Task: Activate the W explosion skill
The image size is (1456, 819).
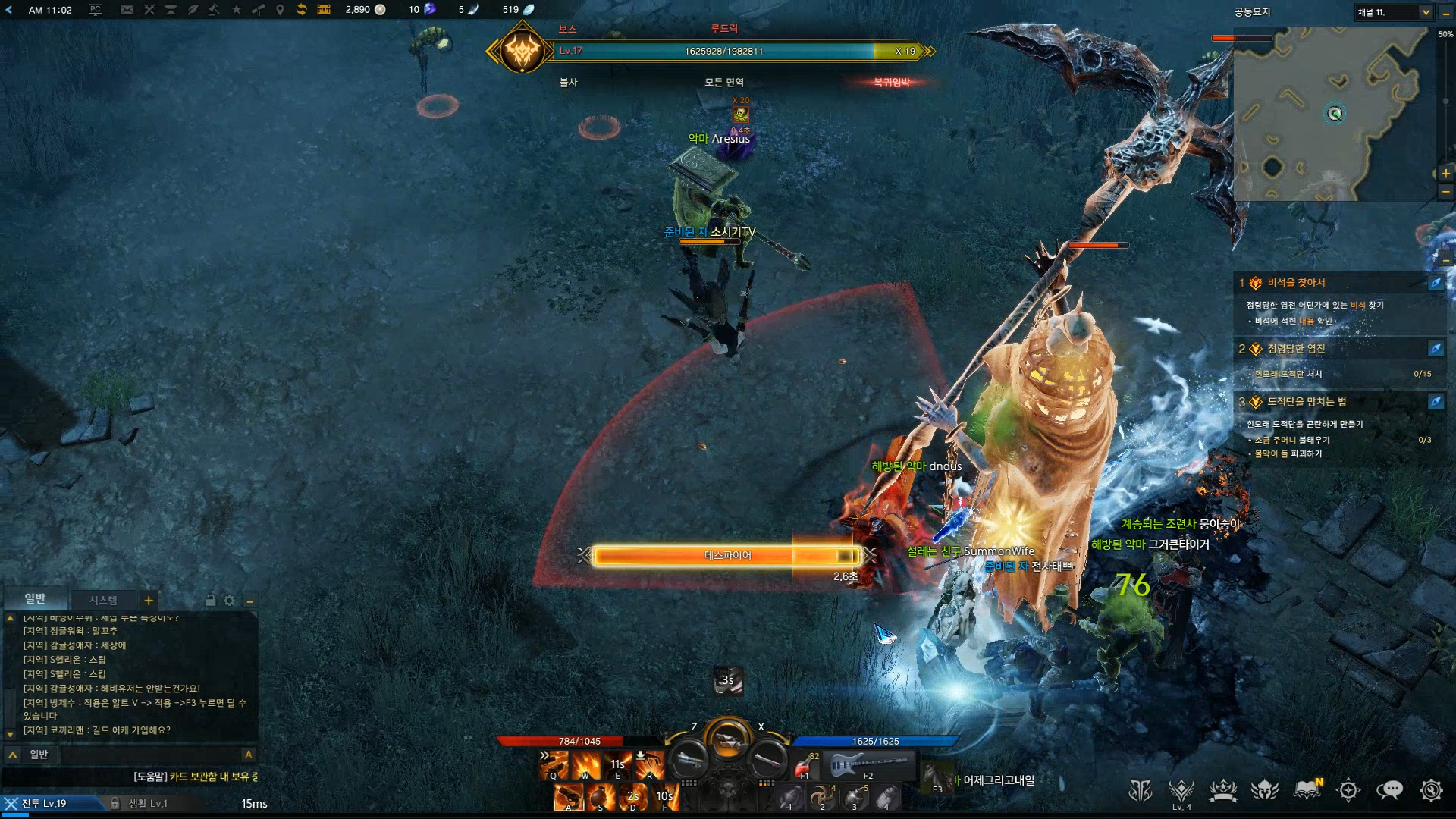Action: coord(585,766)
